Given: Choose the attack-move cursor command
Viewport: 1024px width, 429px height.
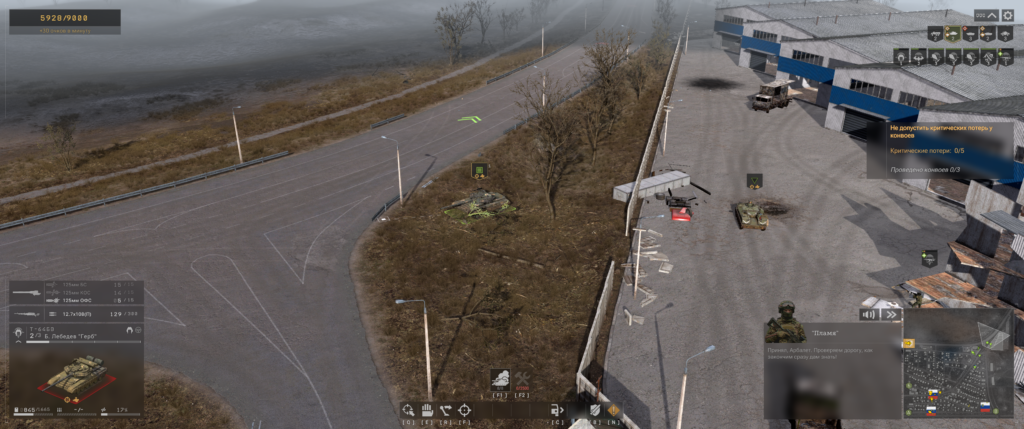Looking at the screenshot, I should (408, 409).
